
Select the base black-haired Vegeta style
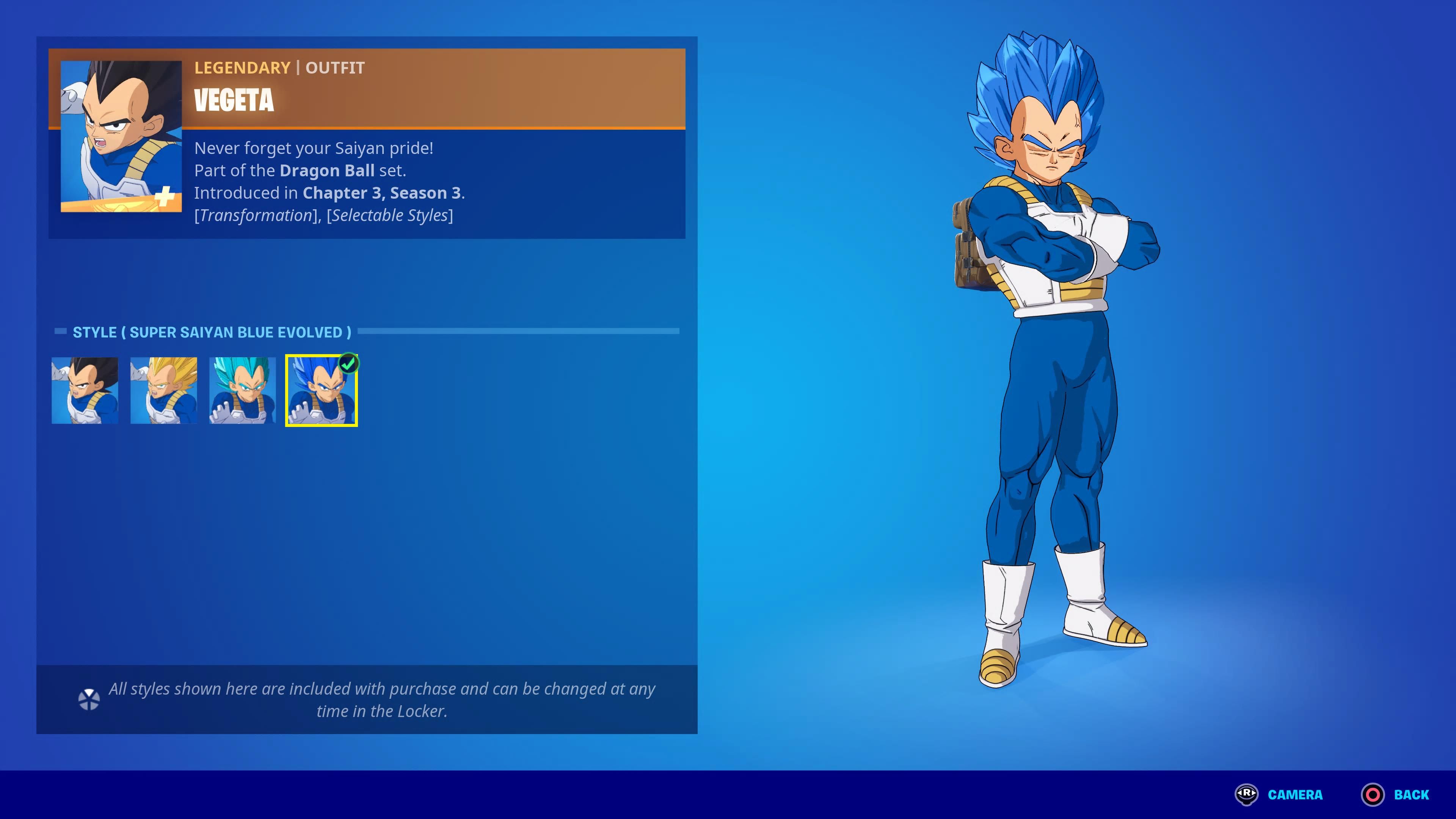tap(84, 391)
